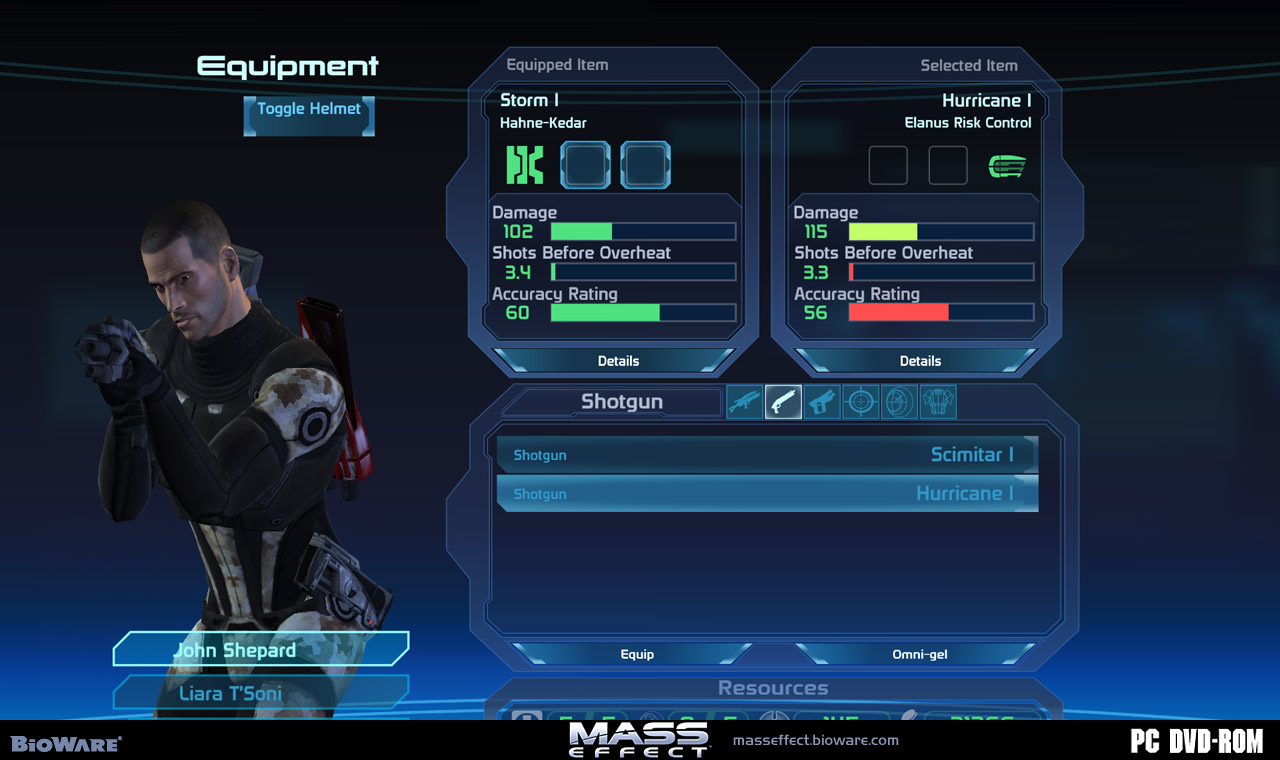This screenshot has width=1280, height=760.
Task: Select Liara T'Soni in the squad list
Action: pos(260,693)
